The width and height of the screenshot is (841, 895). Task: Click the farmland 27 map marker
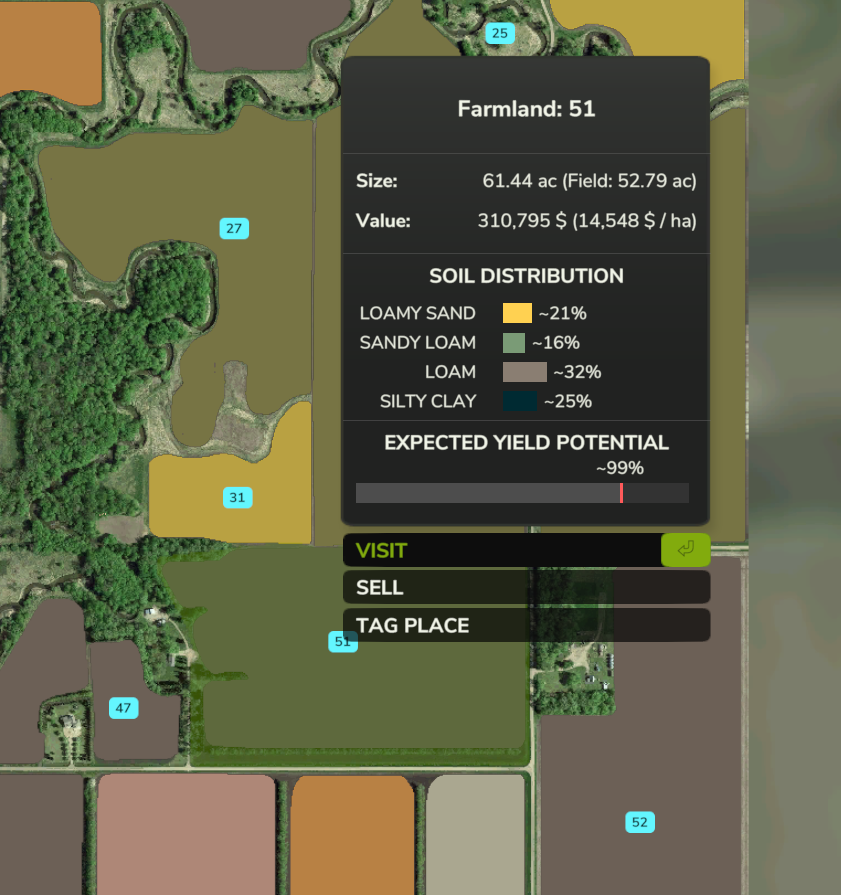[234, 229]
